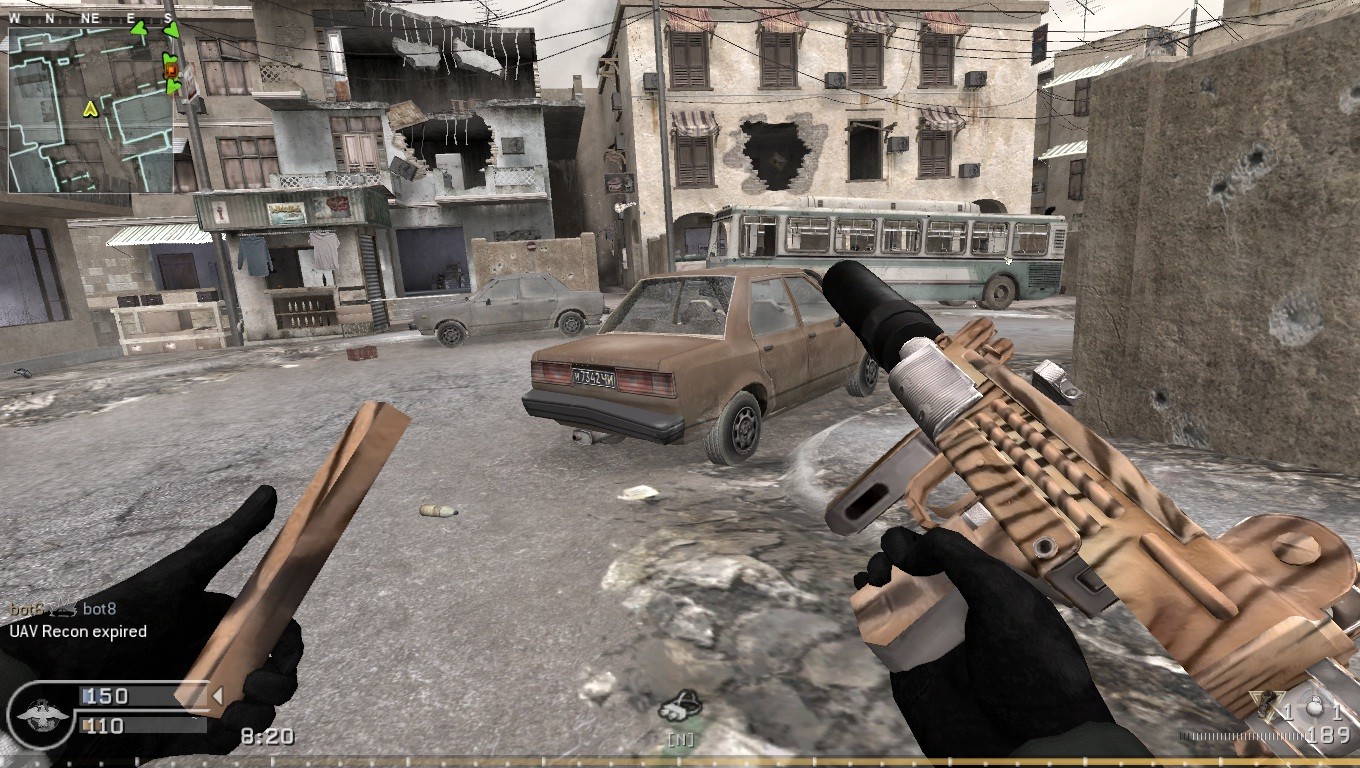Click a green teammate arrow on the minimap
This screenshot has height=768, width=1360.
coord(139,30)
